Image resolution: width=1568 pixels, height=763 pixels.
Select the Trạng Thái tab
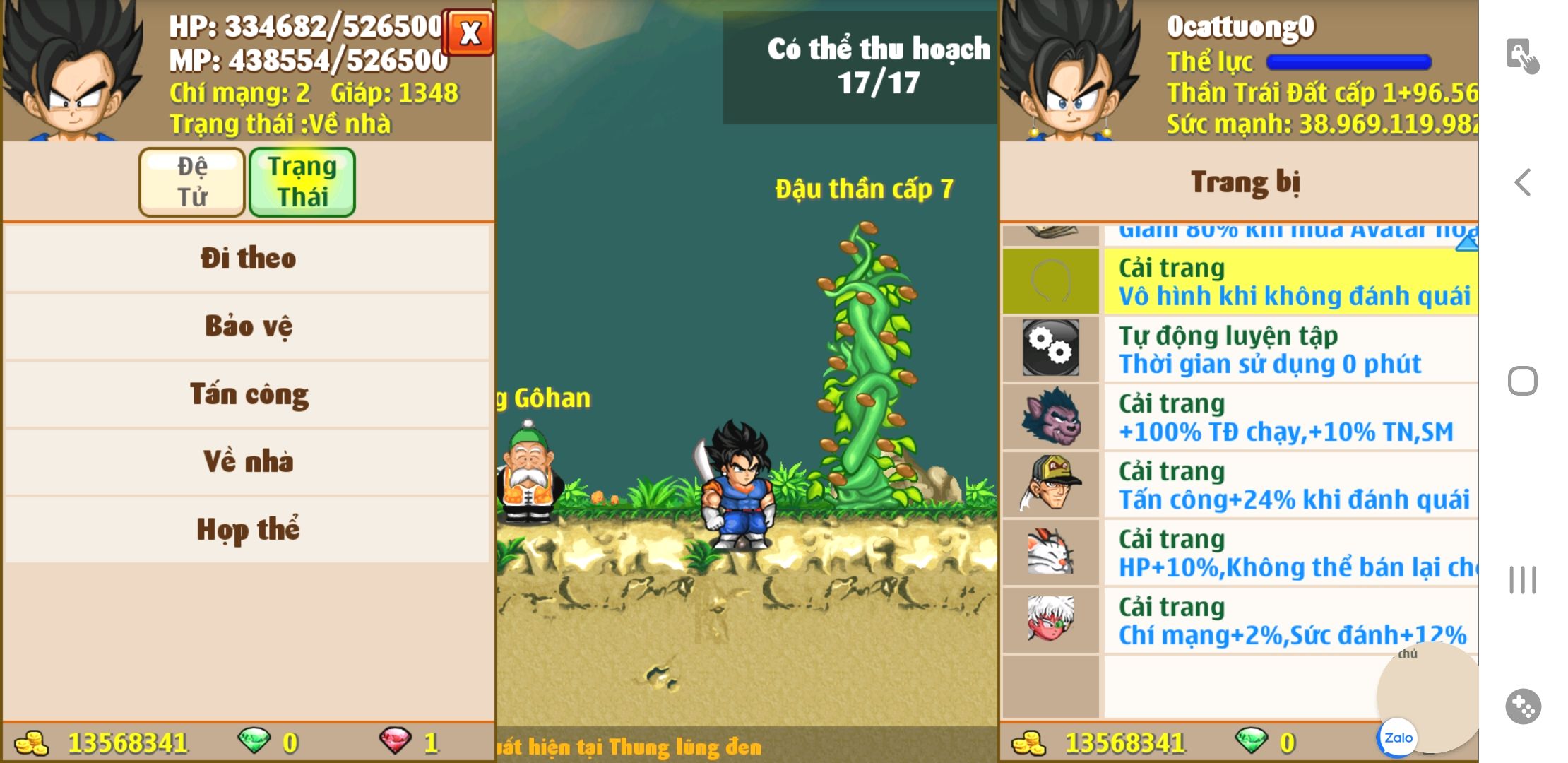point(302,182)
